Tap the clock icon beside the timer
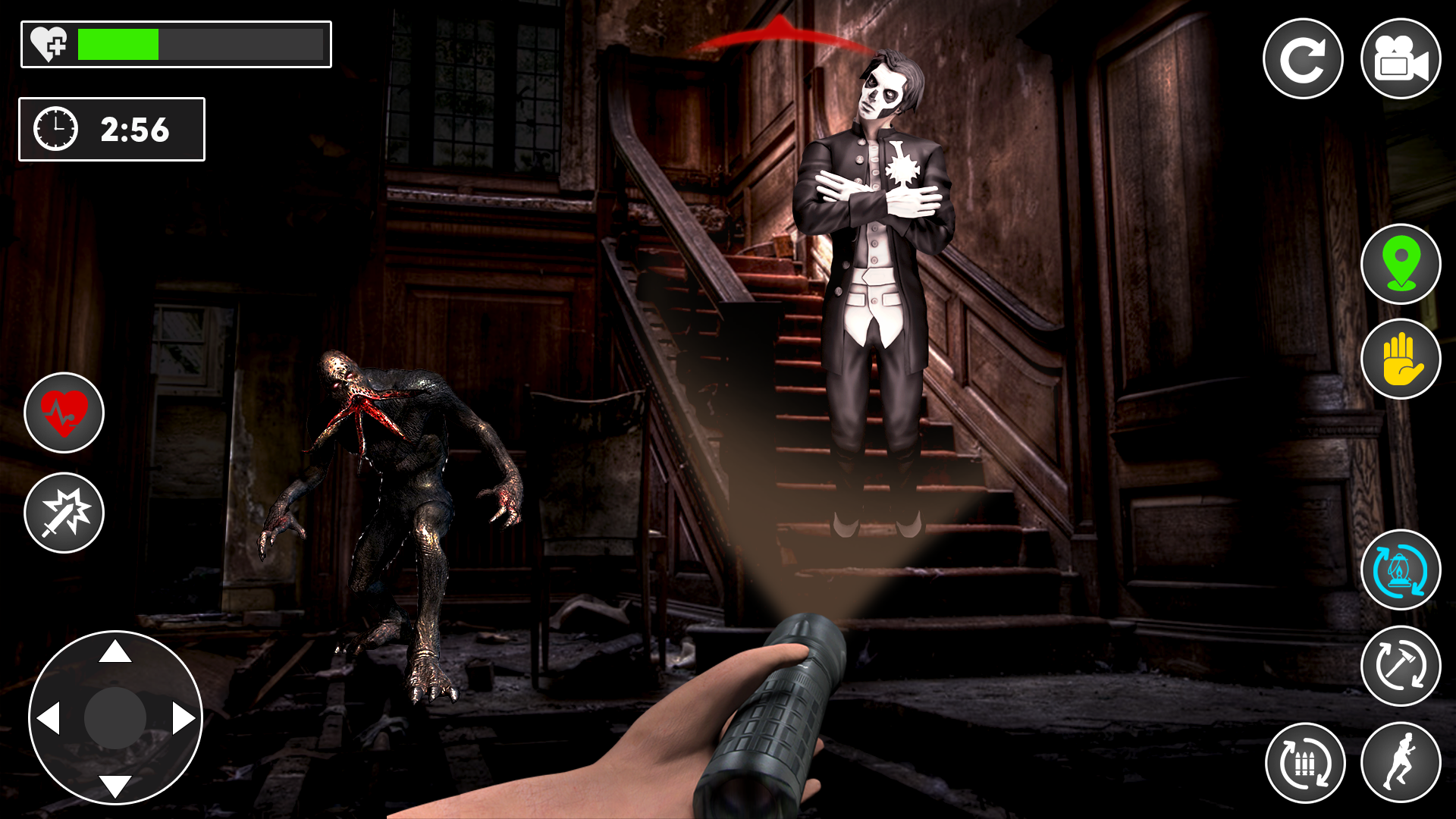This screenshot has height=819, width=1456. tap(55, 129)
